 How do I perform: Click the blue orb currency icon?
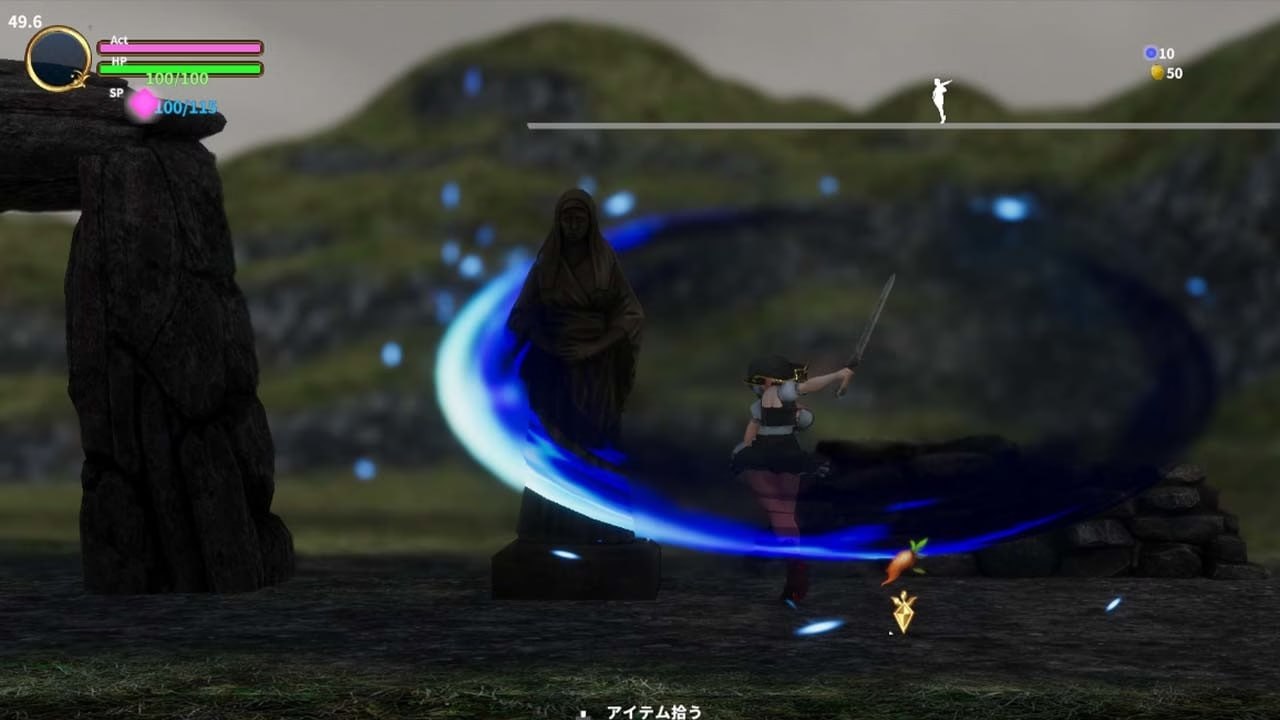[x=1150, y=53]
